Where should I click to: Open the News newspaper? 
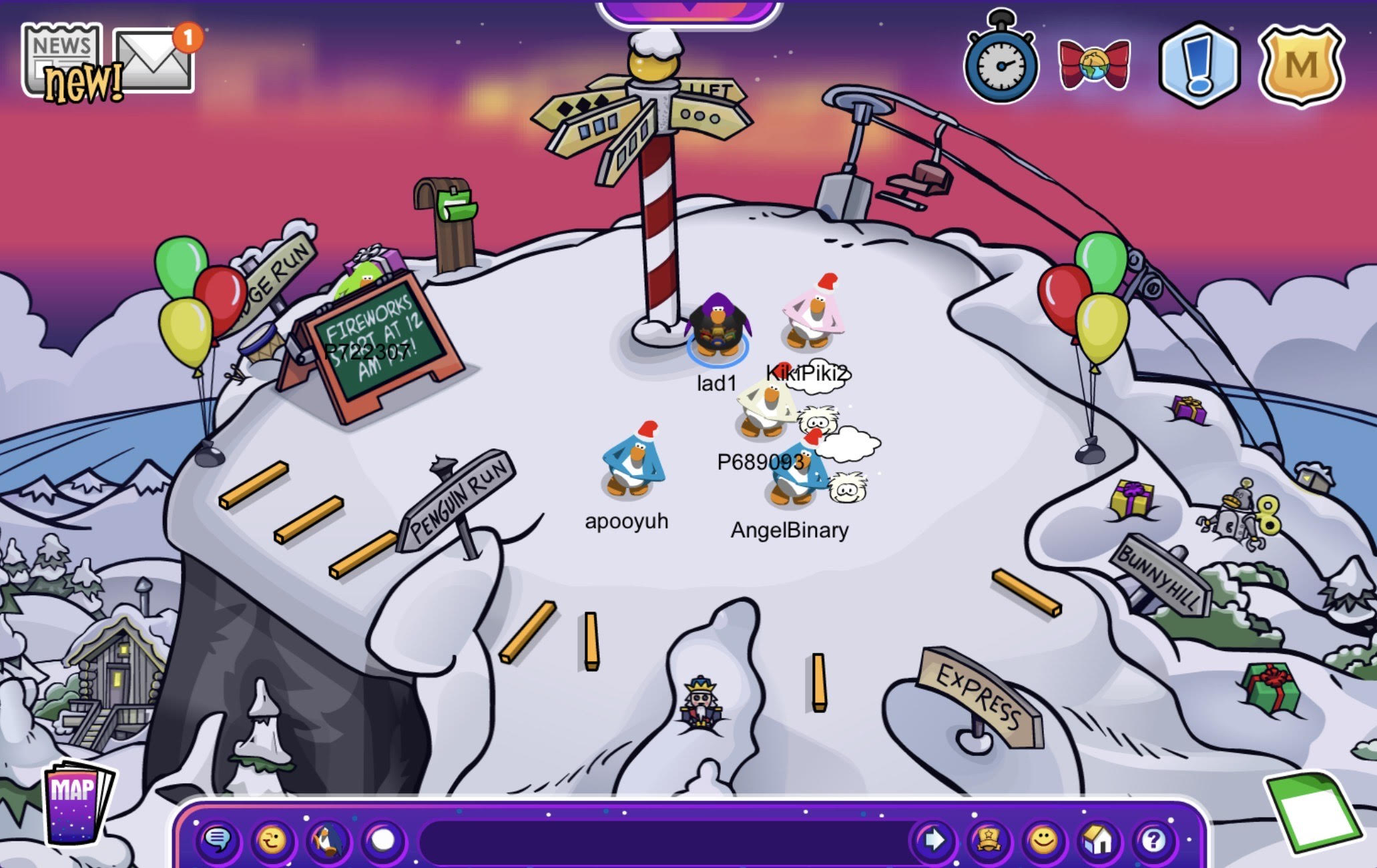[62, 60]
